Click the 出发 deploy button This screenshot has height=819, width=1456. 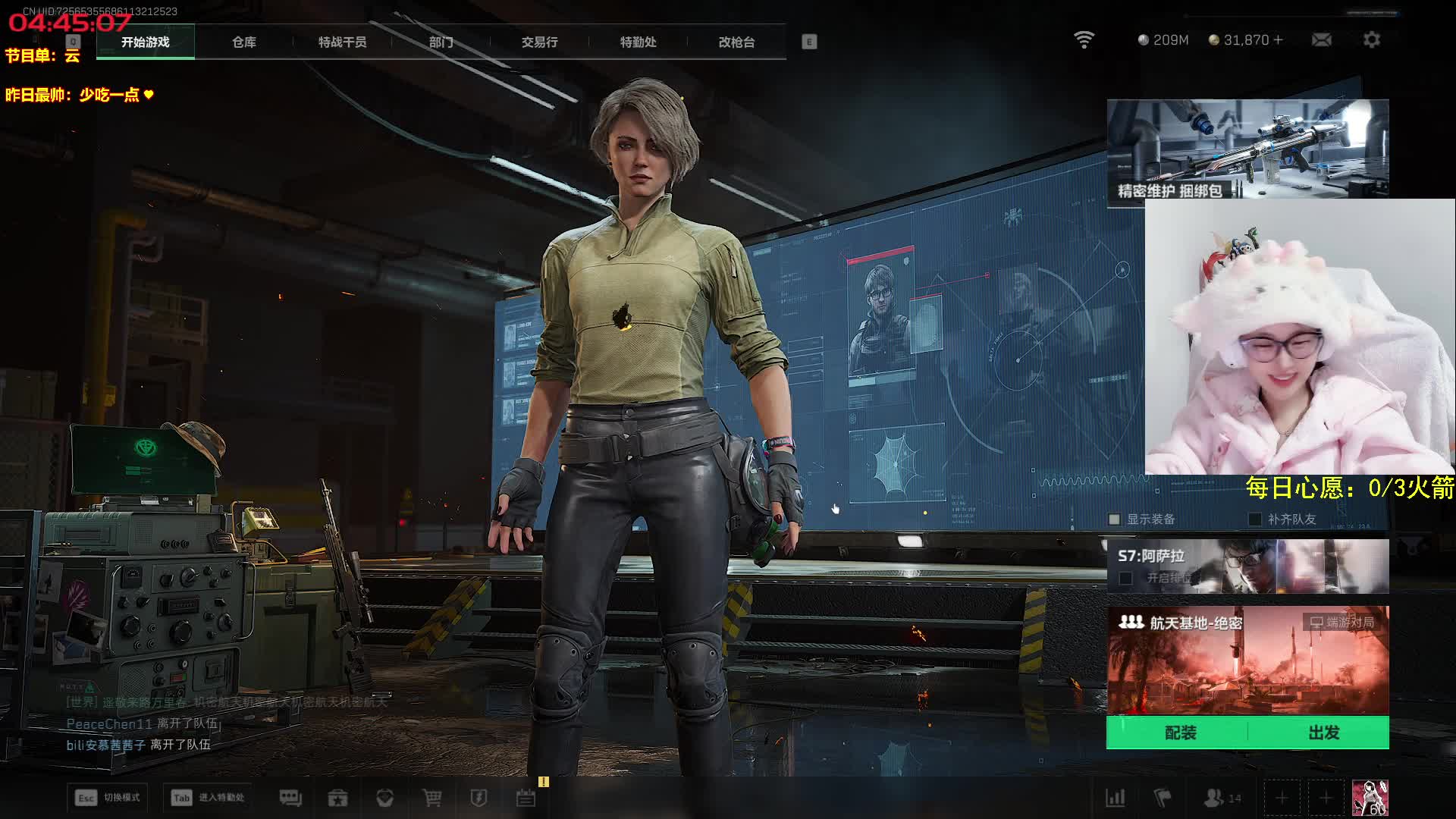pos(1323,733)
